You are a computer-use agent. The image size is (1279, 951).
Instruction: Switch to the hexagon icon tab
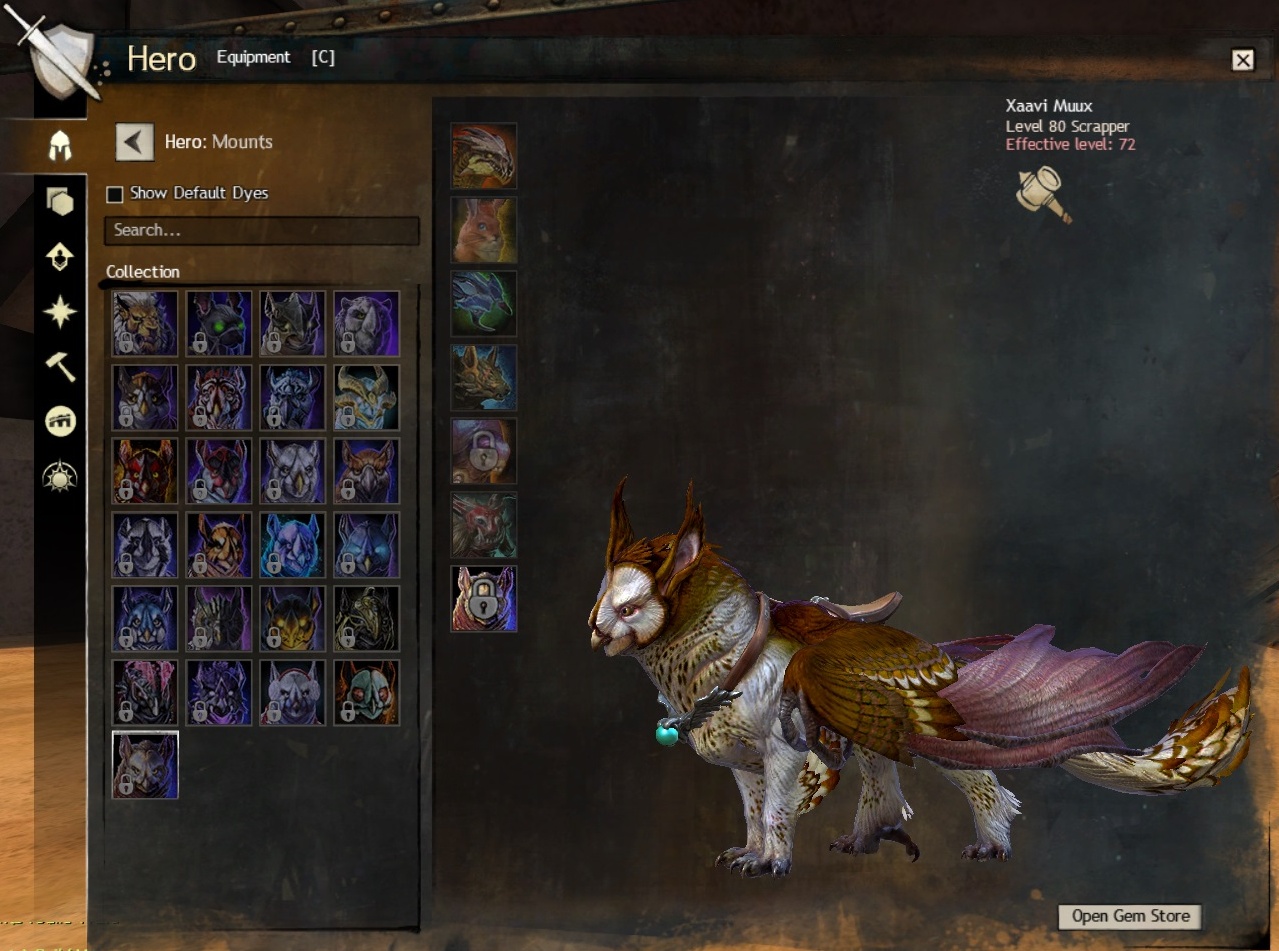[x=60, y=202]
